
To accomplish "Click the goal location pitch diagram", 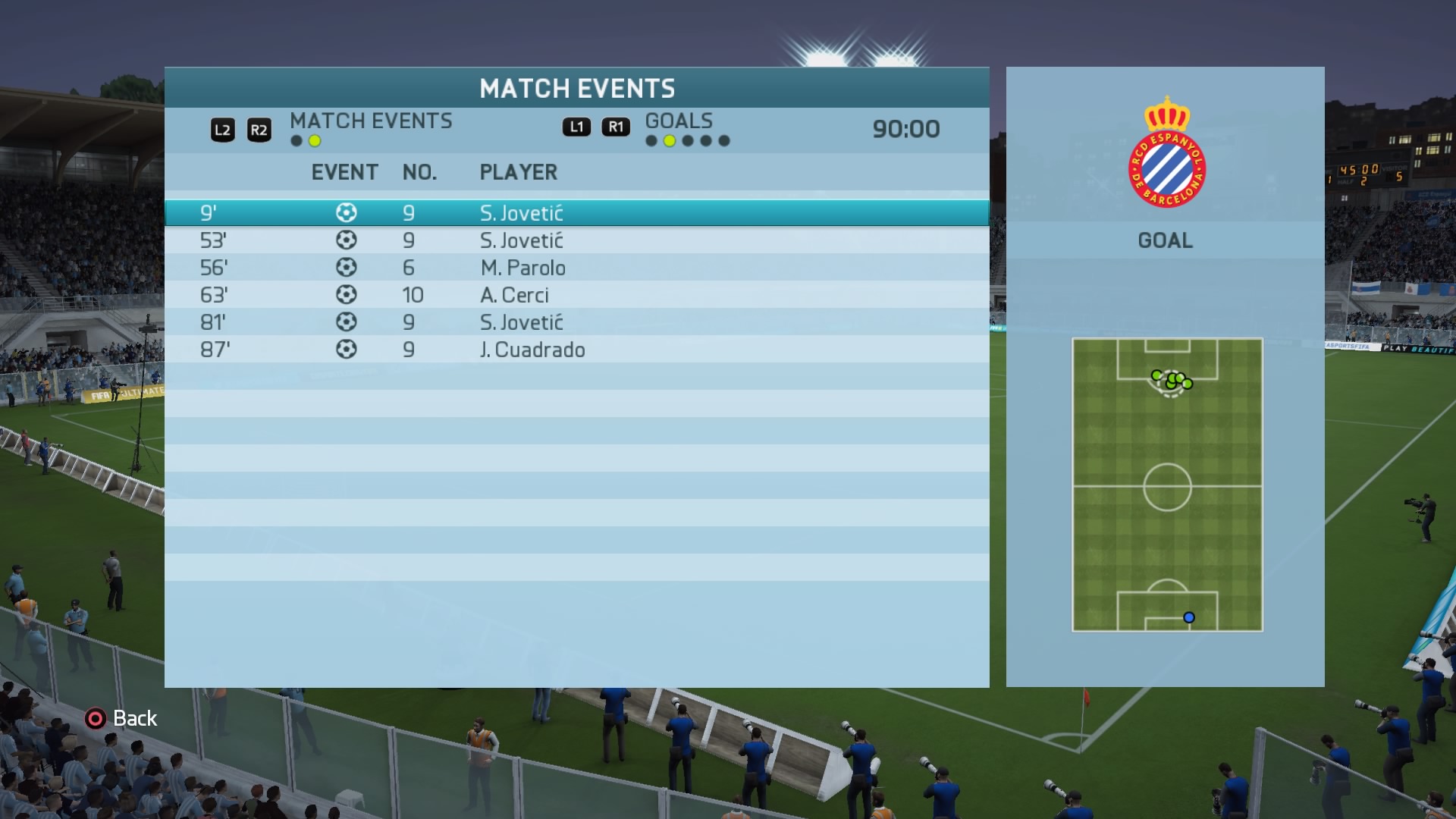I will pyautogui.click(x=1167, y=485).
